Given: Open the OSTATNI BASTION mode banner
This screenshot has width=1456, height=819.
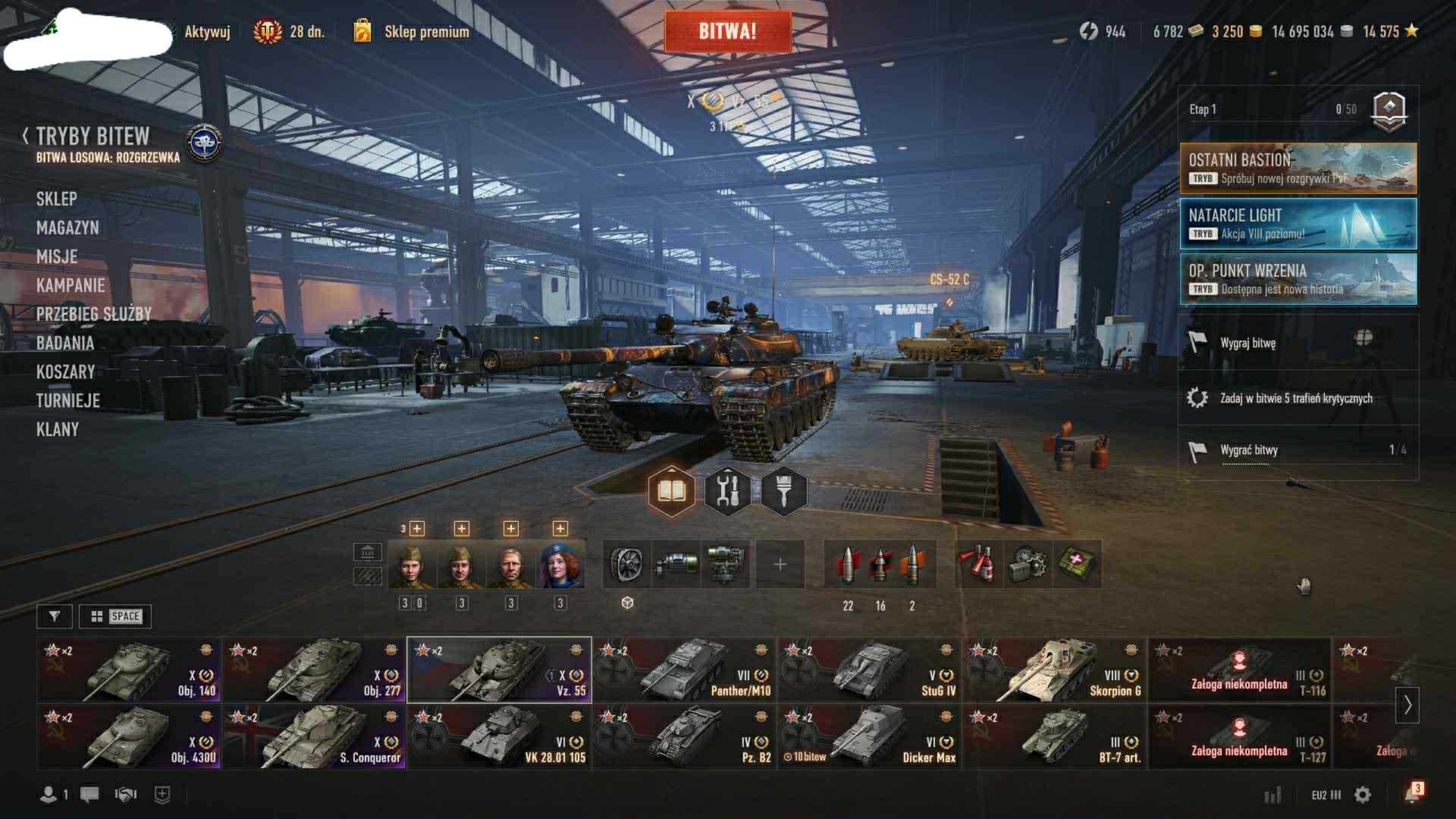Looking at the screenshot, I should click(1298, 168).
